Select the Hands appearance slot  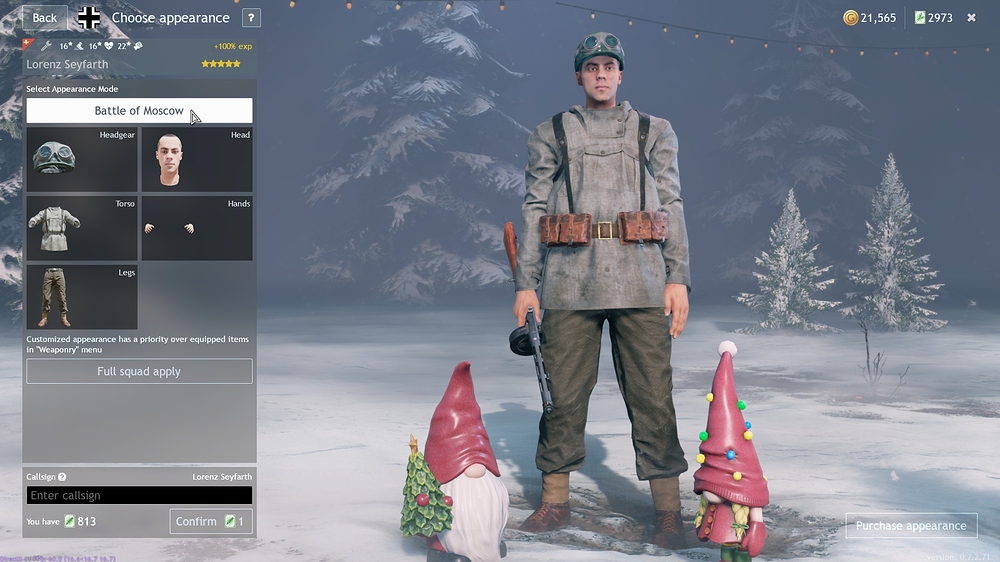pyautogui.click(x=196, y=228)
